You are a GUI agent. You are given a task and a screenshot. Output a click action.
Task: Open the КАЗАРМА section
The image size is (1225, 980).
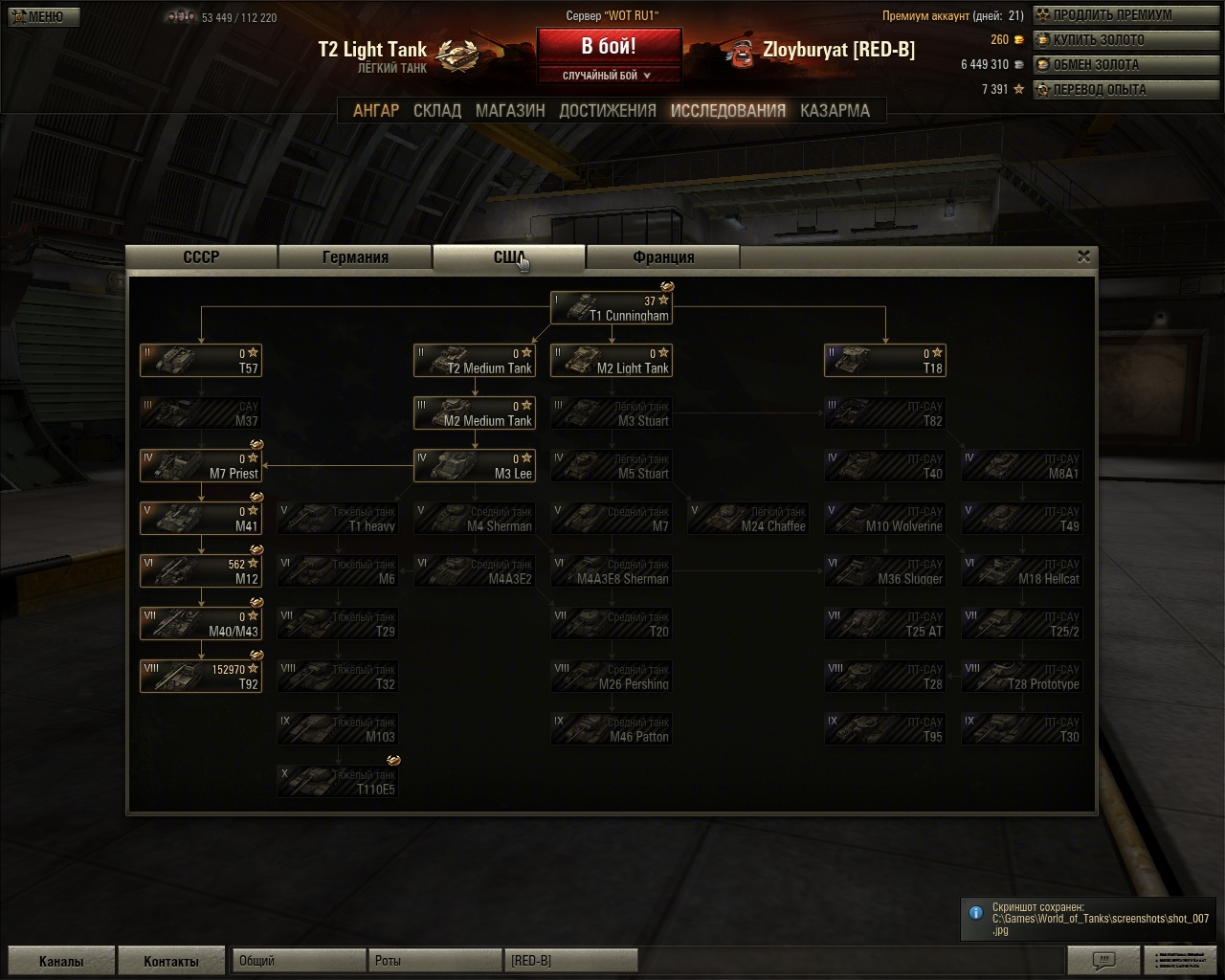pyautogui.click(x=835, y=111)
